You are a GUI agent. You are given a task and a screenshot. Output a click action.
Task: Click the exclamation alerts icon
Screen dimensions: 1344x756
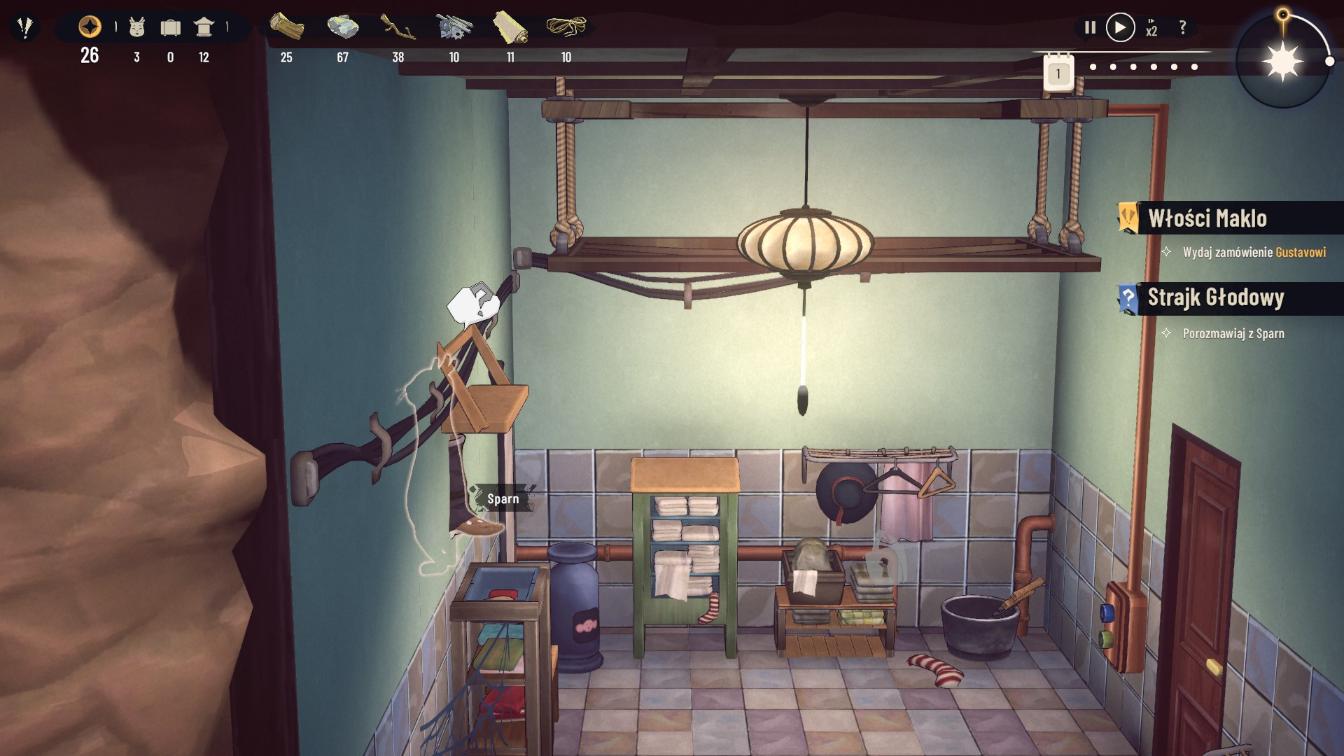click(x=24, y=27)
